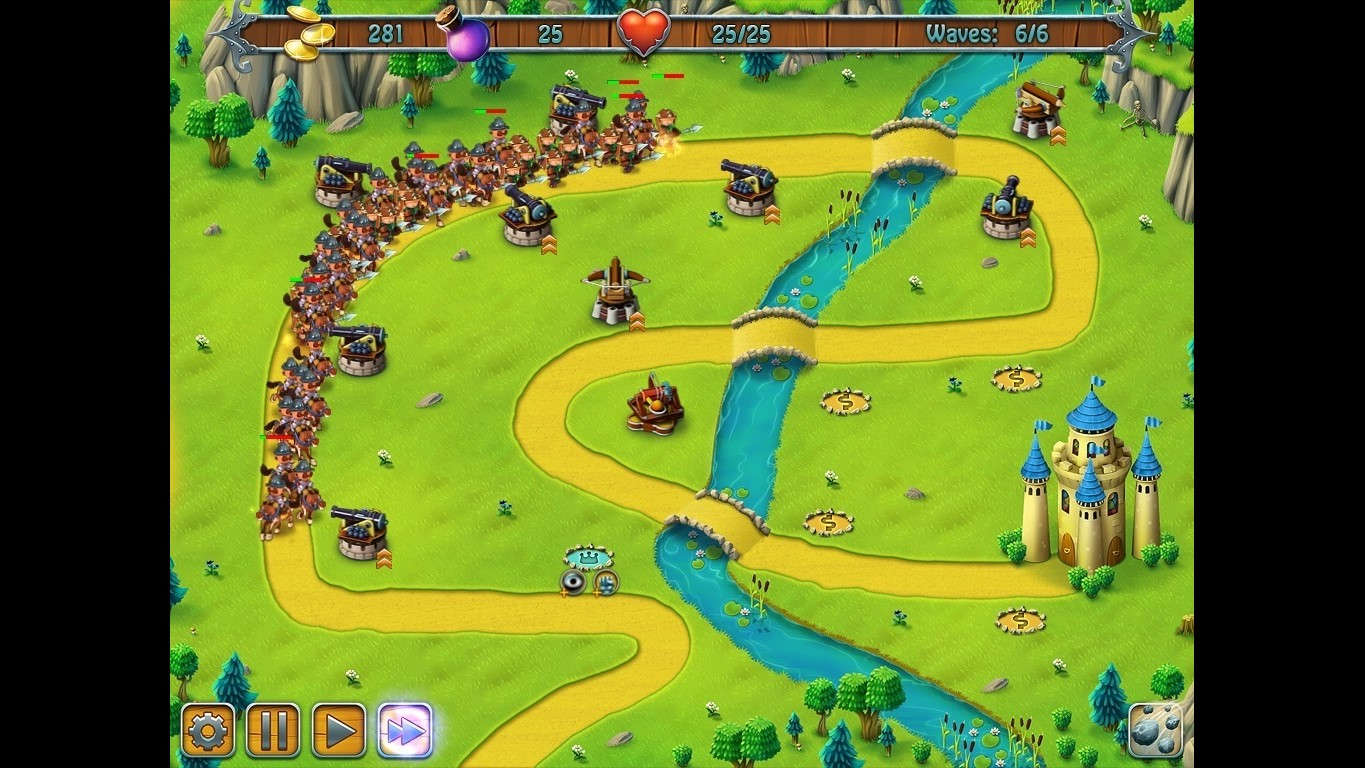Click the 25/25 health progress display
1365x768 pixels.
coord(742,33)
